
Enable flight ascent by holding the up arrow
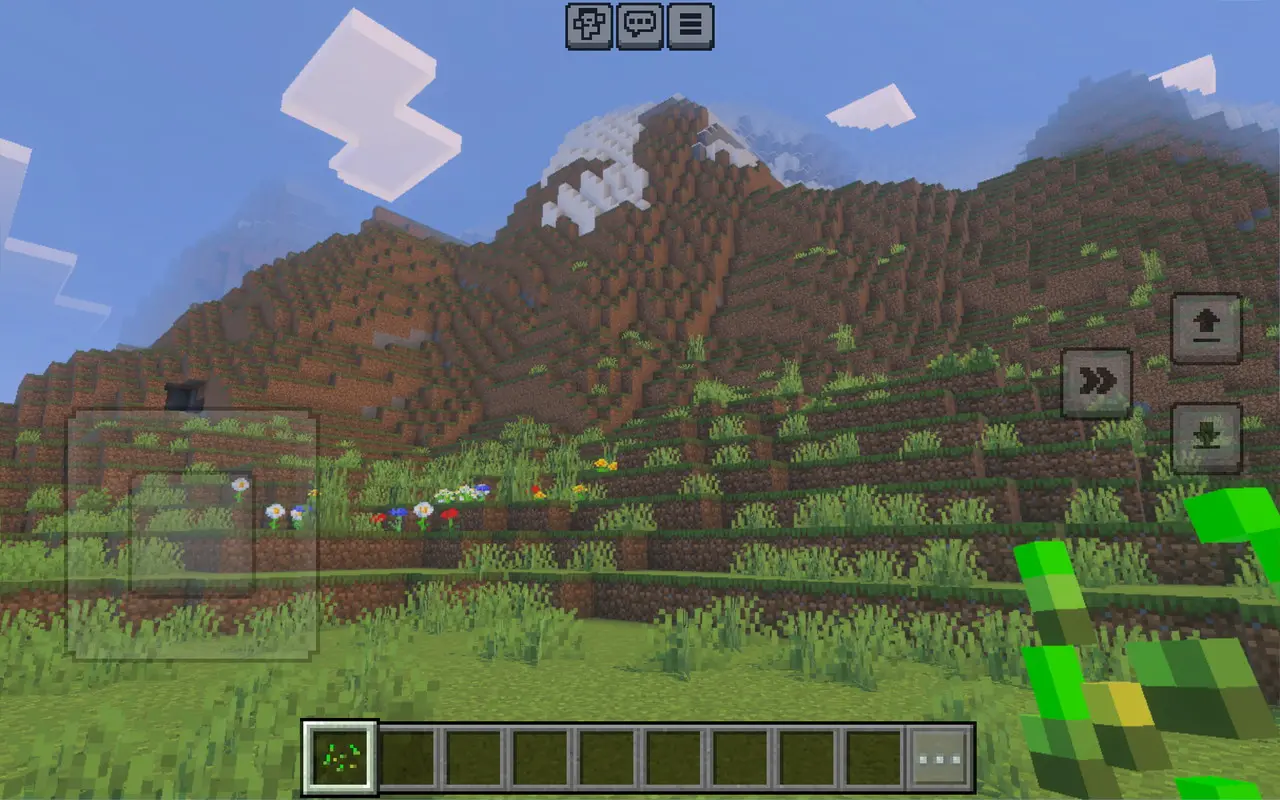click(x=1207, y=326)
